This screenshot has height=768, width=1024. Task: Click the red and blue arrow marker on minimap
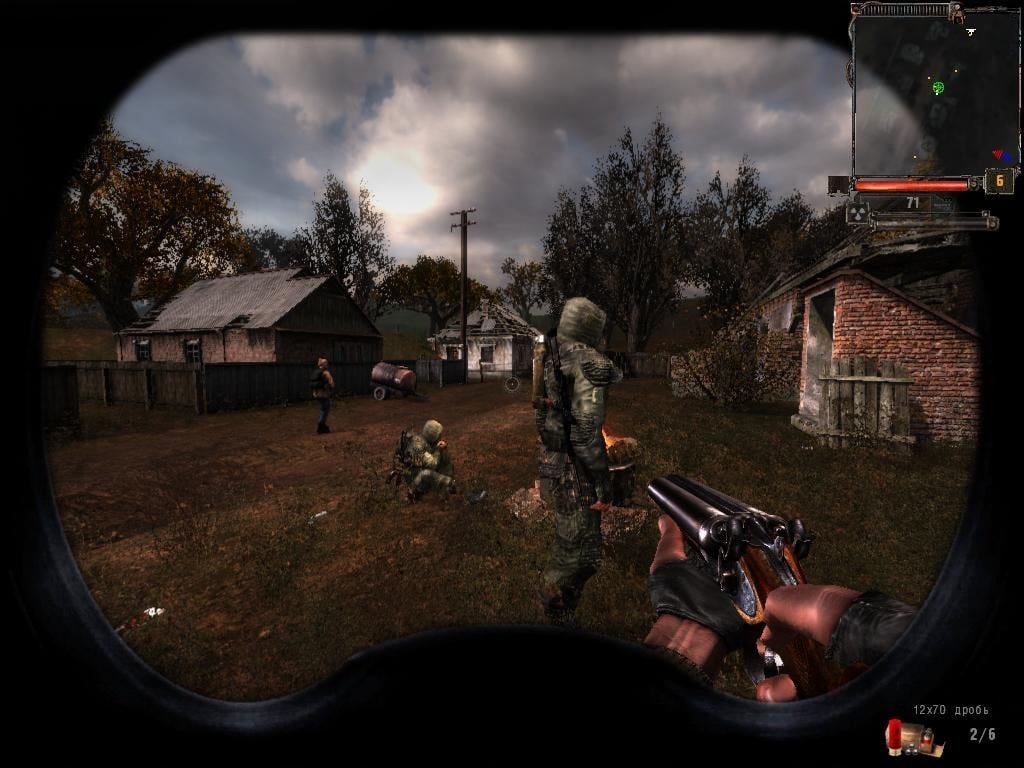tap(1001, 156)
